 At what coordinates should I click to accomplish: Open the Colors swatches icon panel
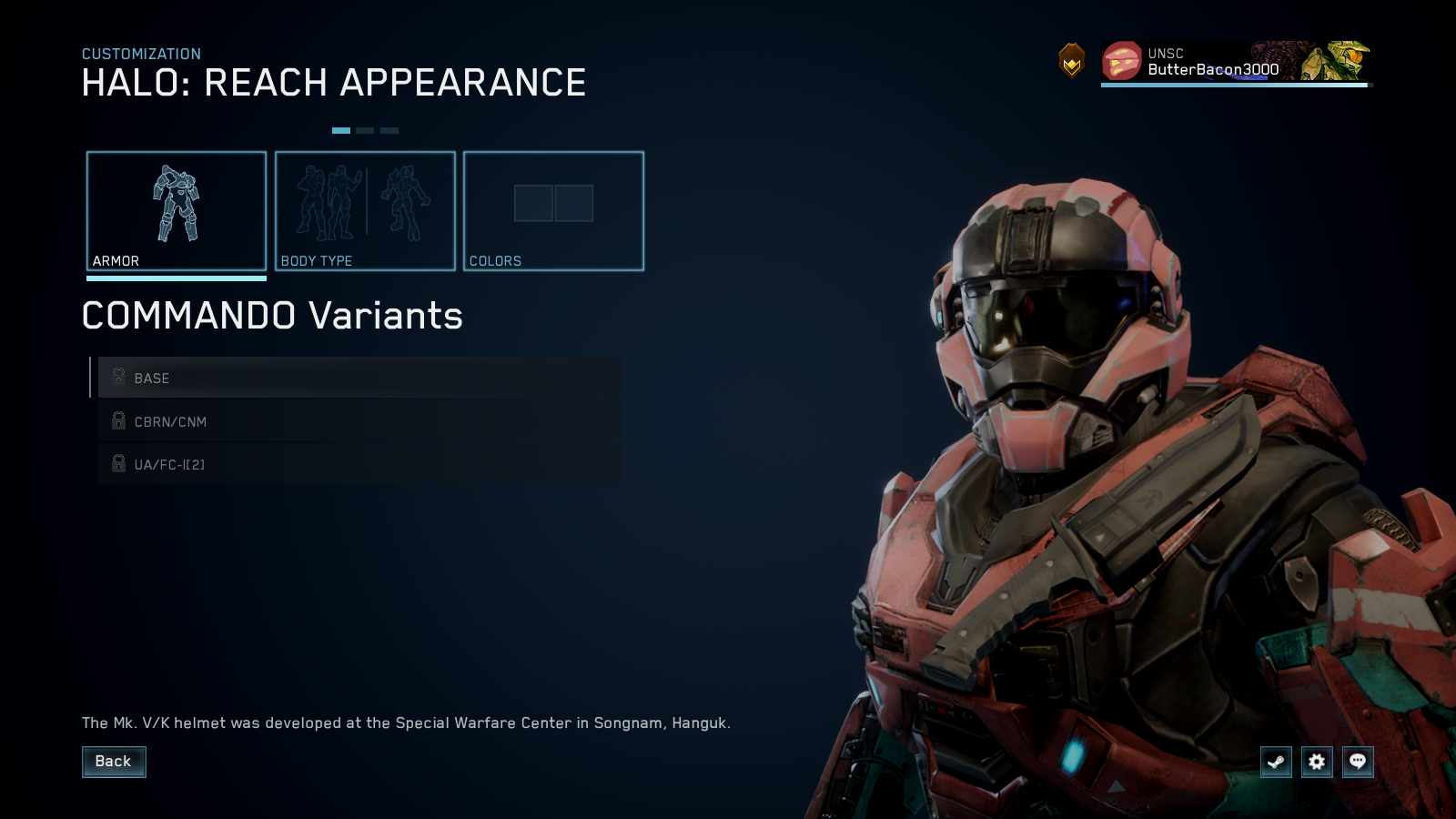point(553,205)
